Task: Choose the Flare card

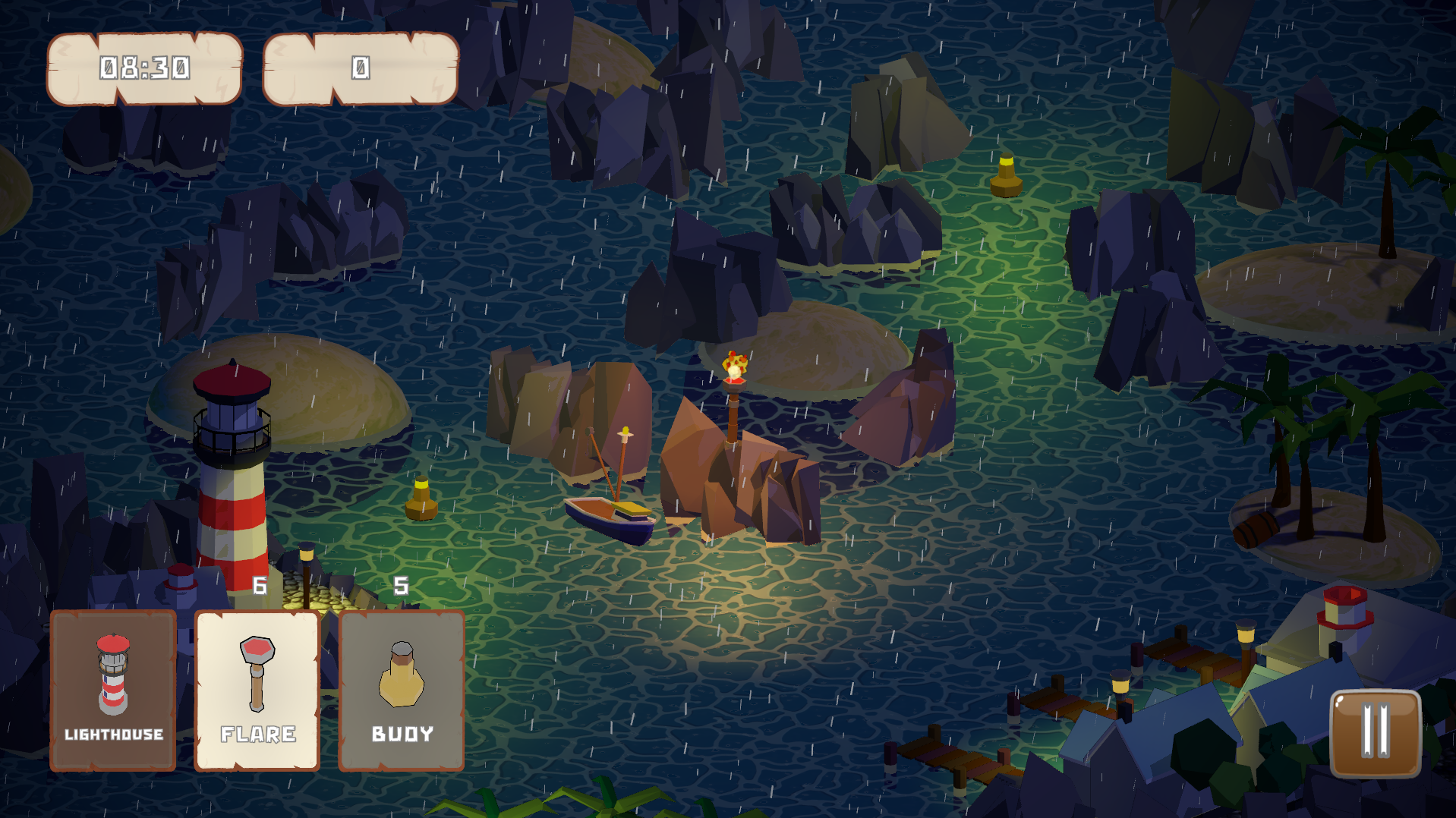Action: click(257, 691)
